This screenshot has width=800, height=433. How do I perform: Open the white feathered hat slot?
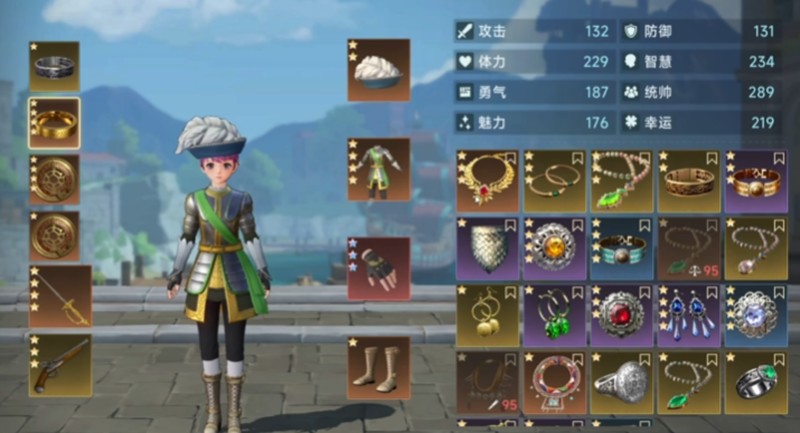coord(378,70)
